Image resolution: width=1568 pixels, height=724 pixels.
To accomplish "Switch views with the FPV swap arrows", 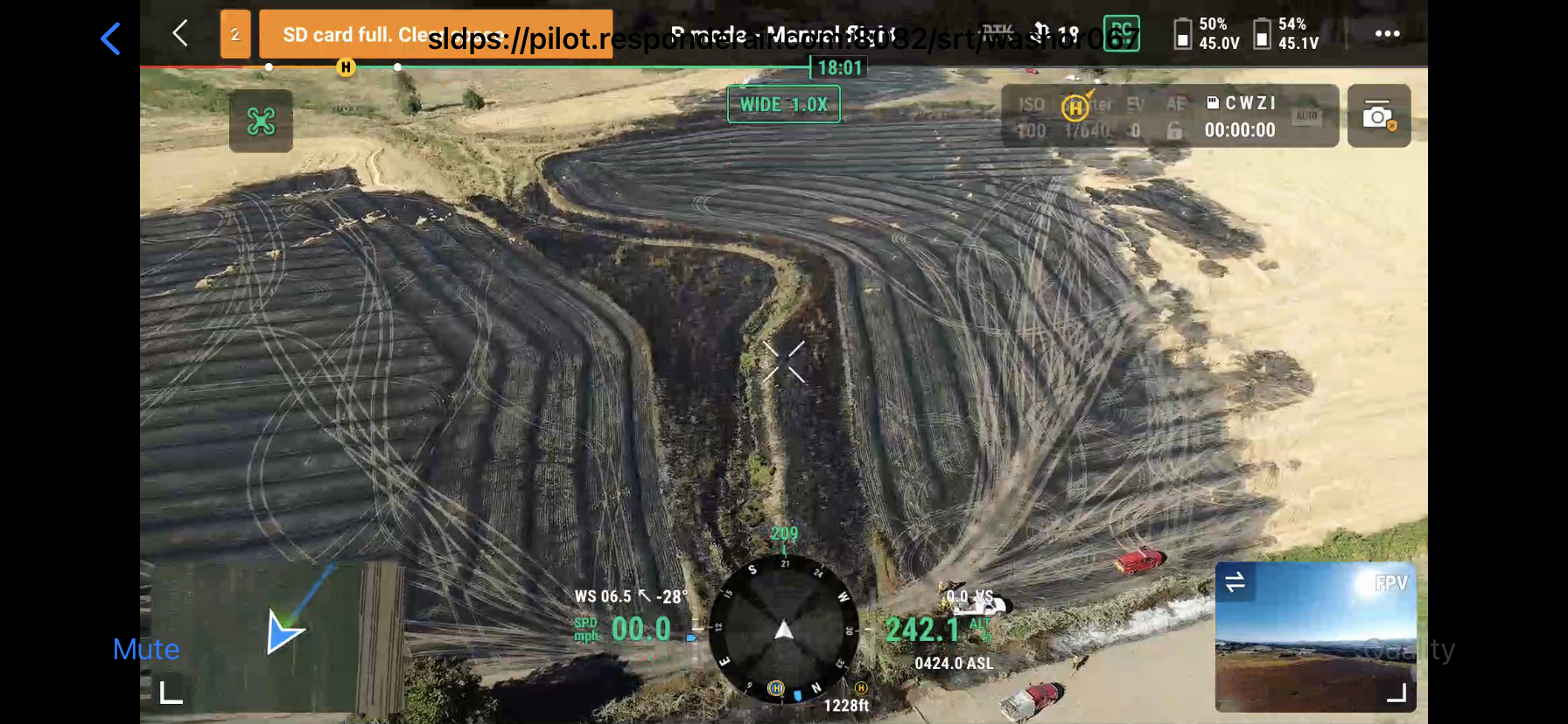I will pos(1235,582).
